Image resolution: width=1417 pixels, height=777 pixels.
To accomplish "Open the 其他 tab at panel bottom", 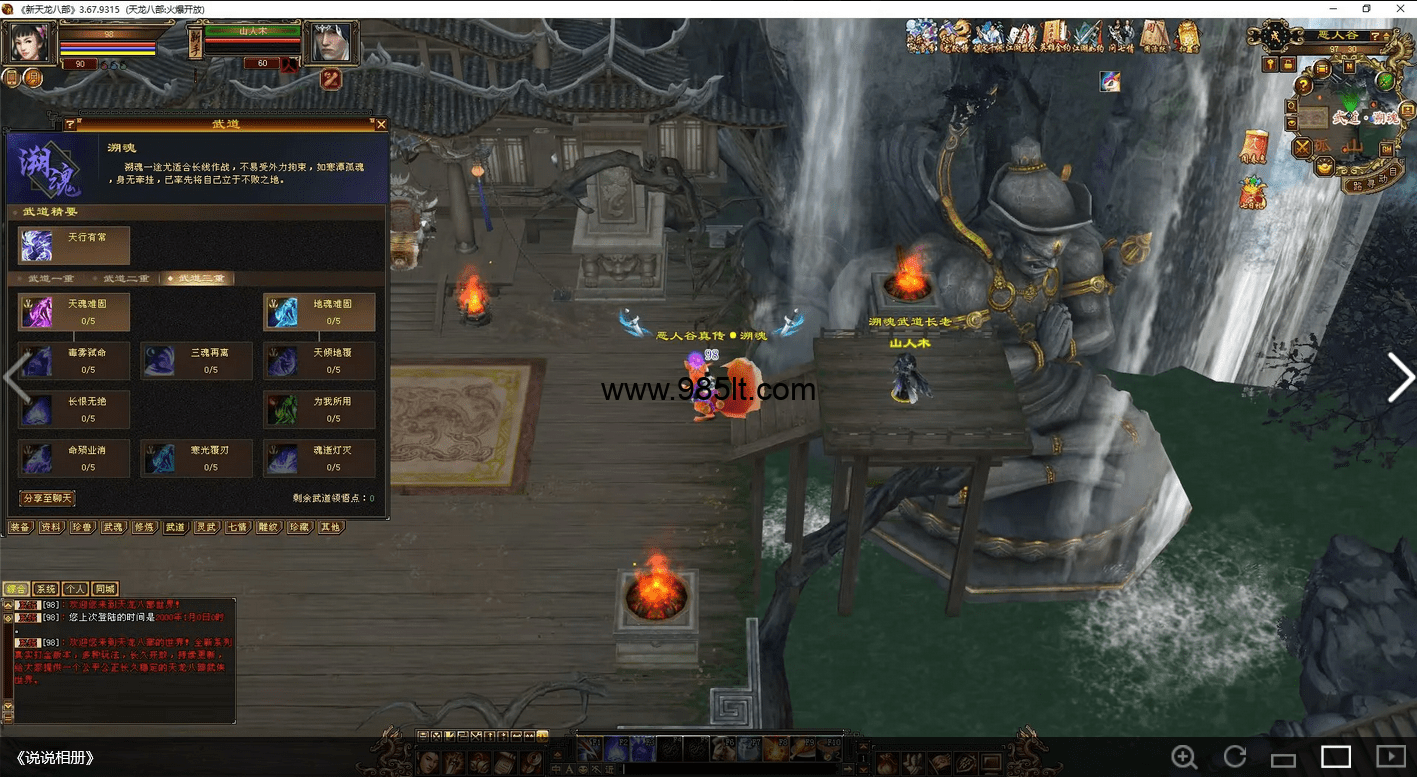I will click(x=330, y=527).
